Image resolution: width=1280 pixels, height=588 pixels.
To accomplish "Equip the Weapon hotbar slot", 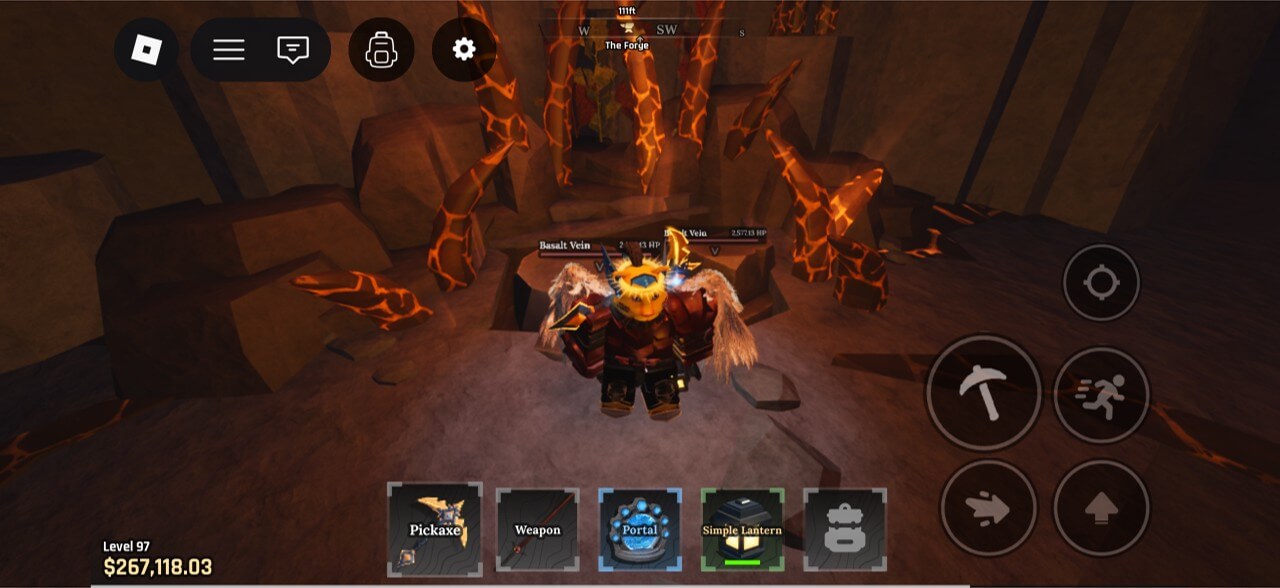I will pos(537,529).
